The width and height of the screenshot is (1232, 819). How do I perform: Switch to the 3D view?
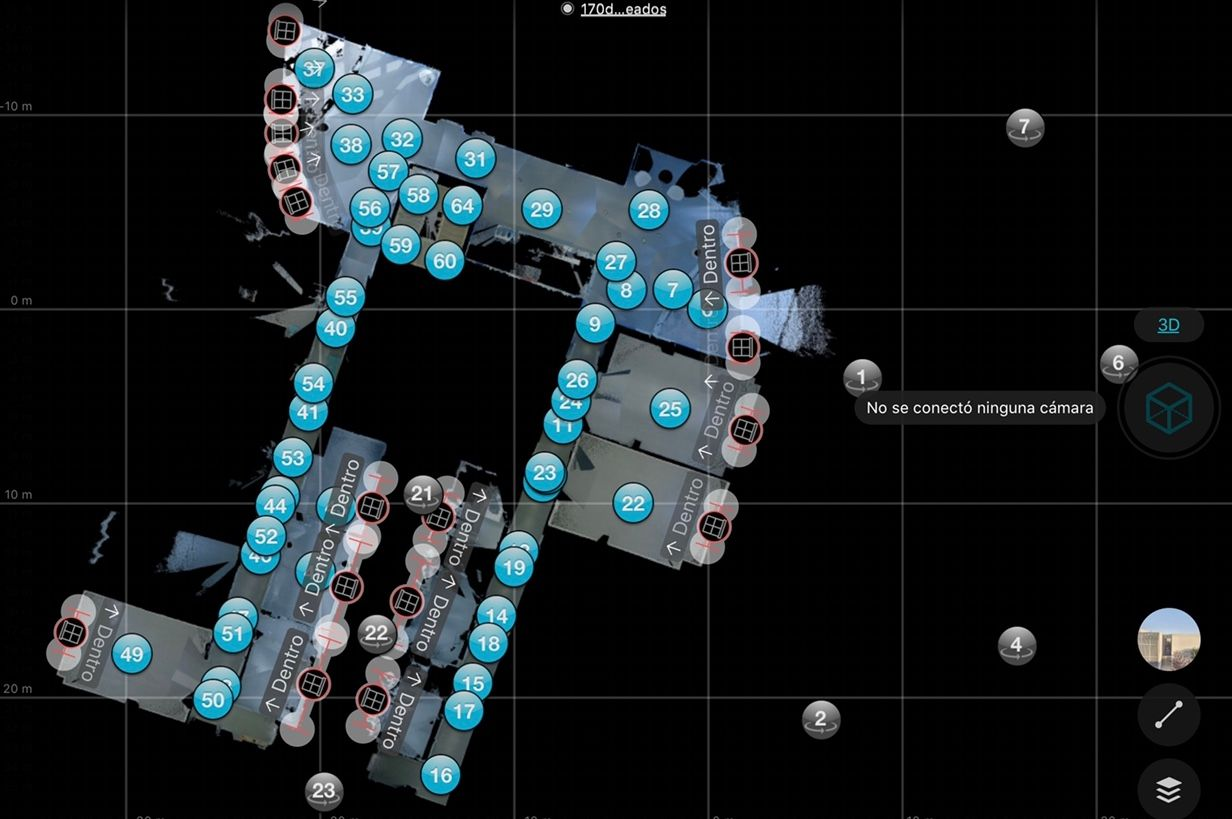click(1168, 325)
